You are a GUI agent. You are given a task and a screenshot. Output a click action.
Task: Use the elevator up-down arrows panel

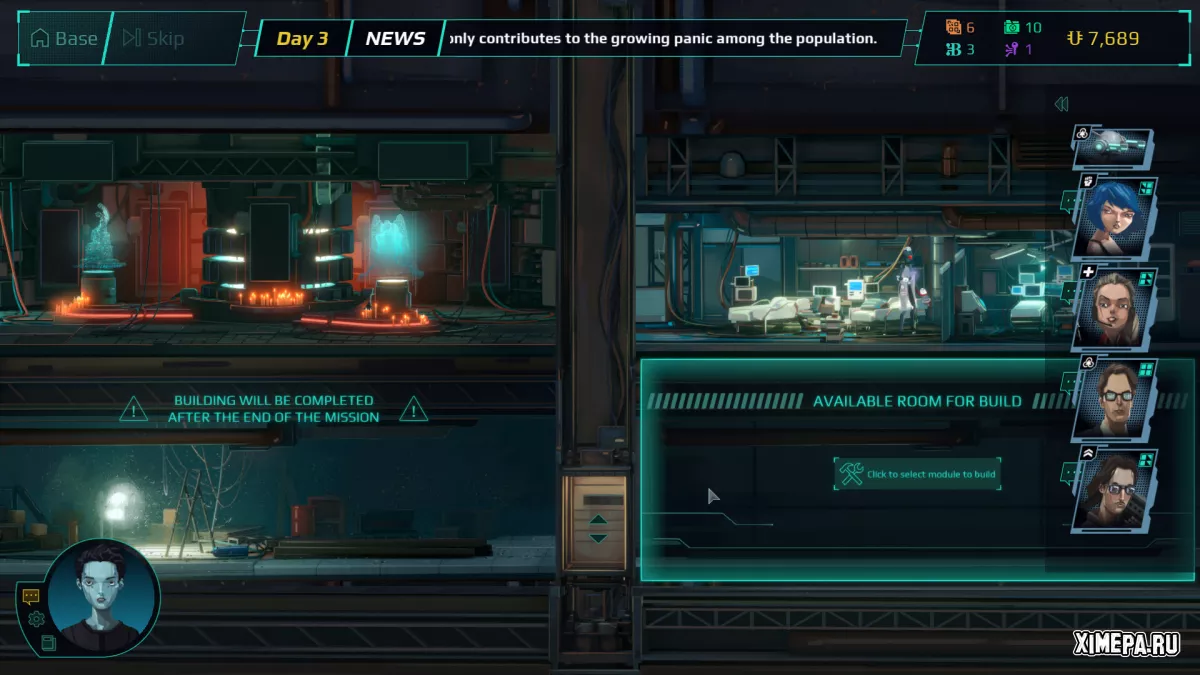click(598, 528)
